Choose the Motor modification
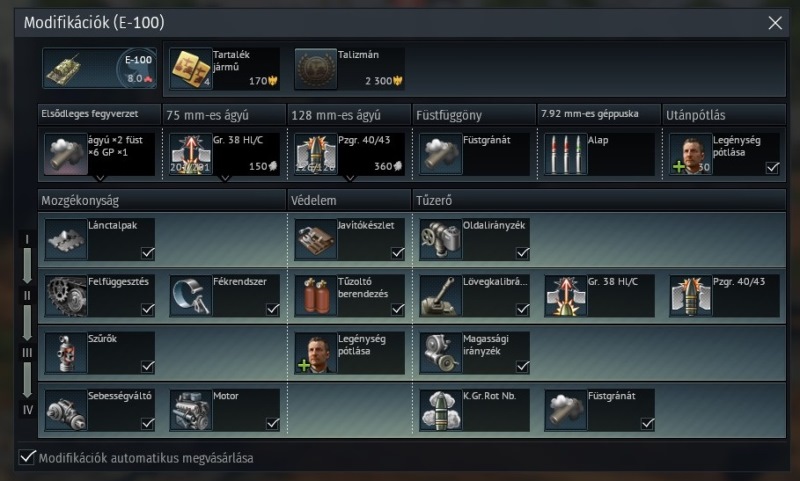Image resolution: width=800 pixels, height=481 pixels. click(224, 409)
